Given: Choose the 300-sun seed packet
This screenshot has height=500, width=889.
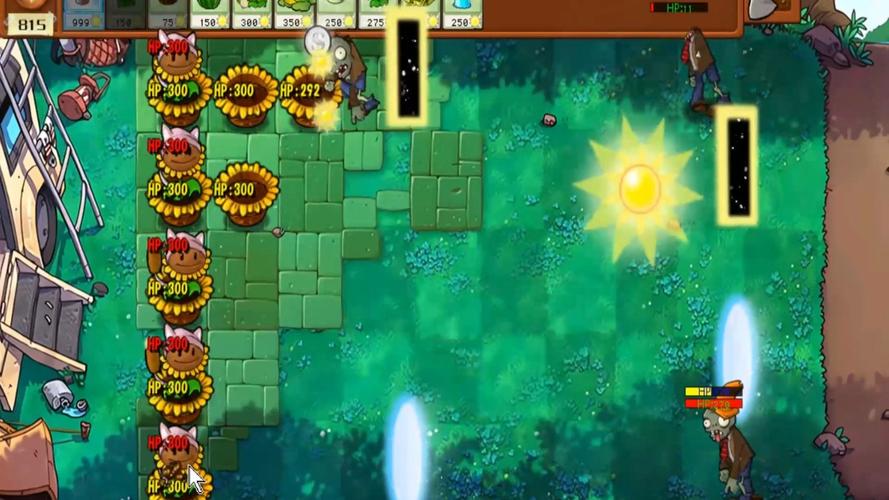Looking at the screenshot, I should point(251,13).
